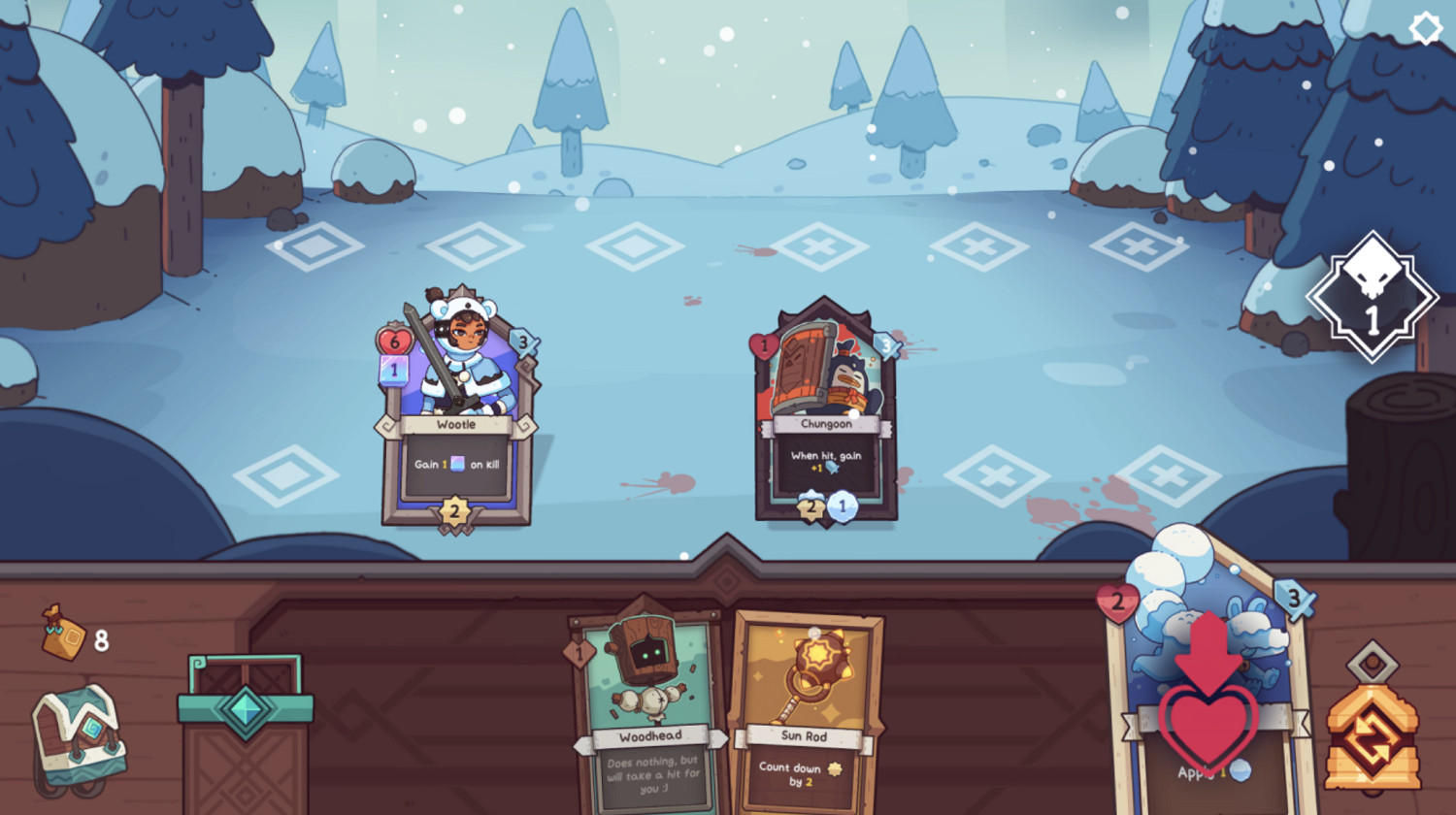Click the skull enemy wave counter
Screen dimensions: 1456x815
tap(1373, 296)
